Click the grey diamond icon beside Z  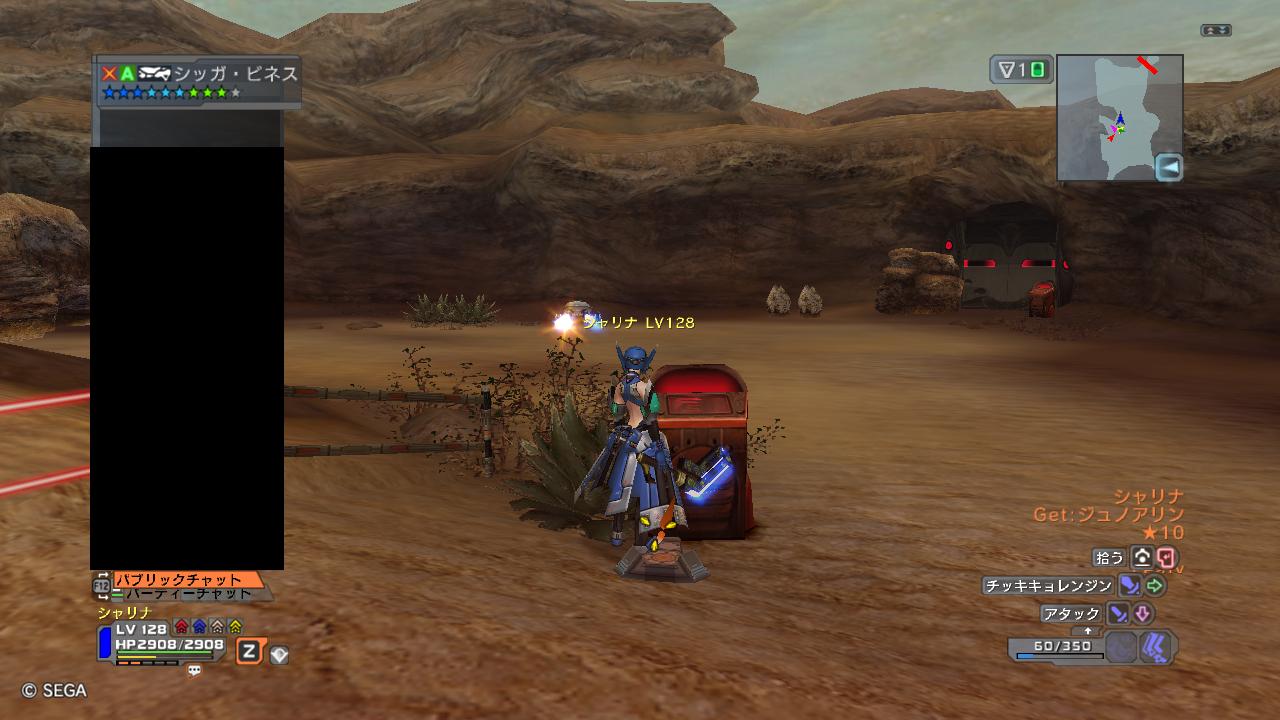coord(279,655)
